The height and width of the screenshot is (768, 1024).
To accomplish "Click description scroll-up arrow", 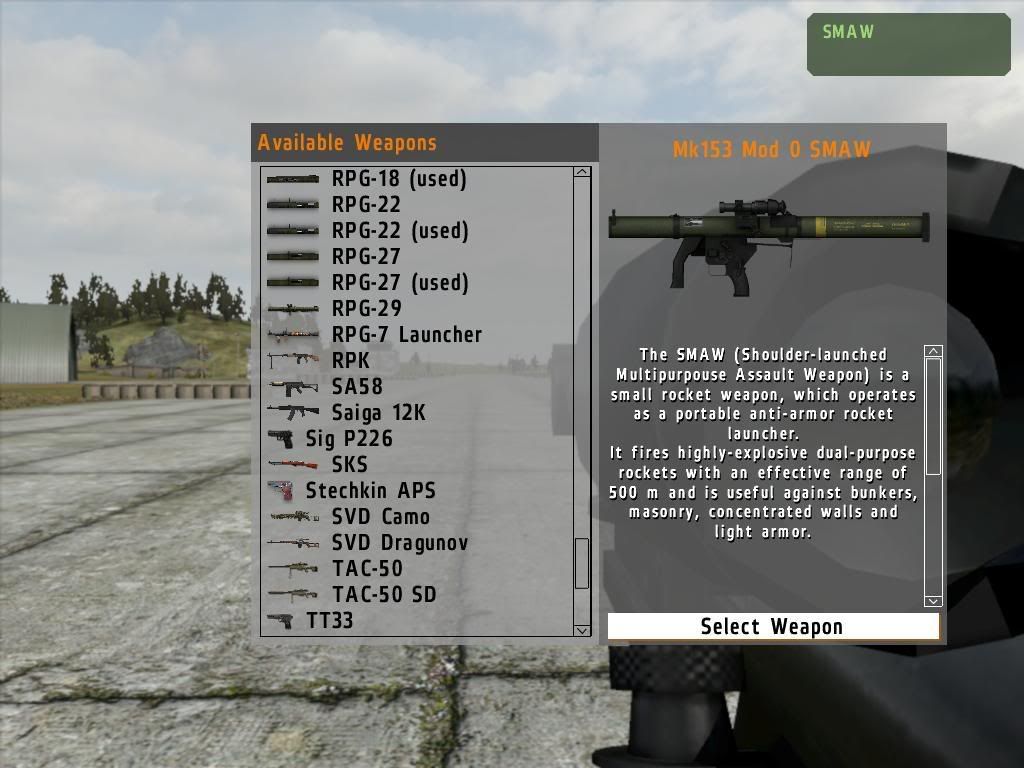I will tap(933, 352).
